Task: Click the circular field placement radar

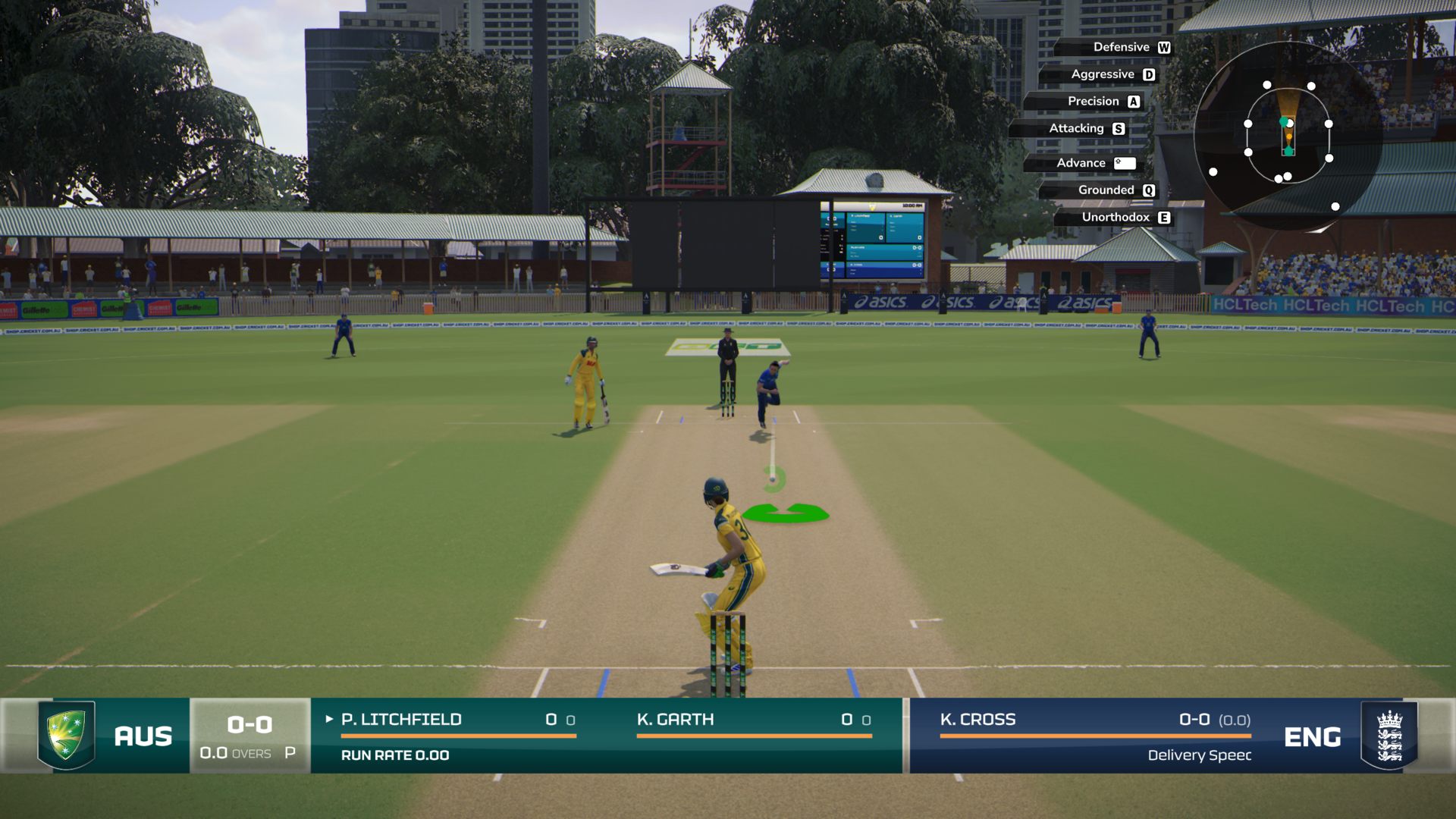Action: pos(1288,136)
